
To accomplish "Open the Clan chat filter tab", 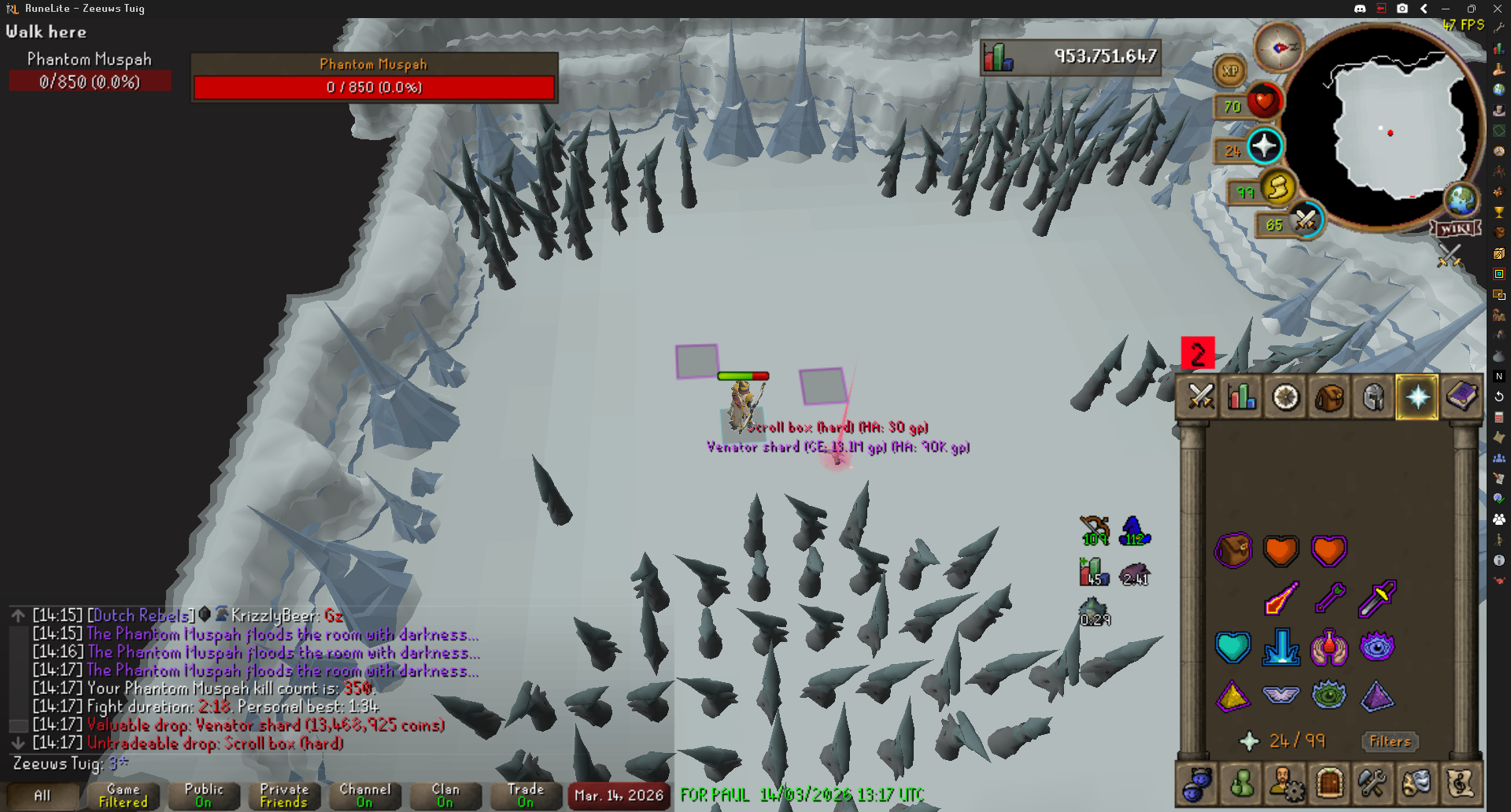I will (x=445, y=795).
